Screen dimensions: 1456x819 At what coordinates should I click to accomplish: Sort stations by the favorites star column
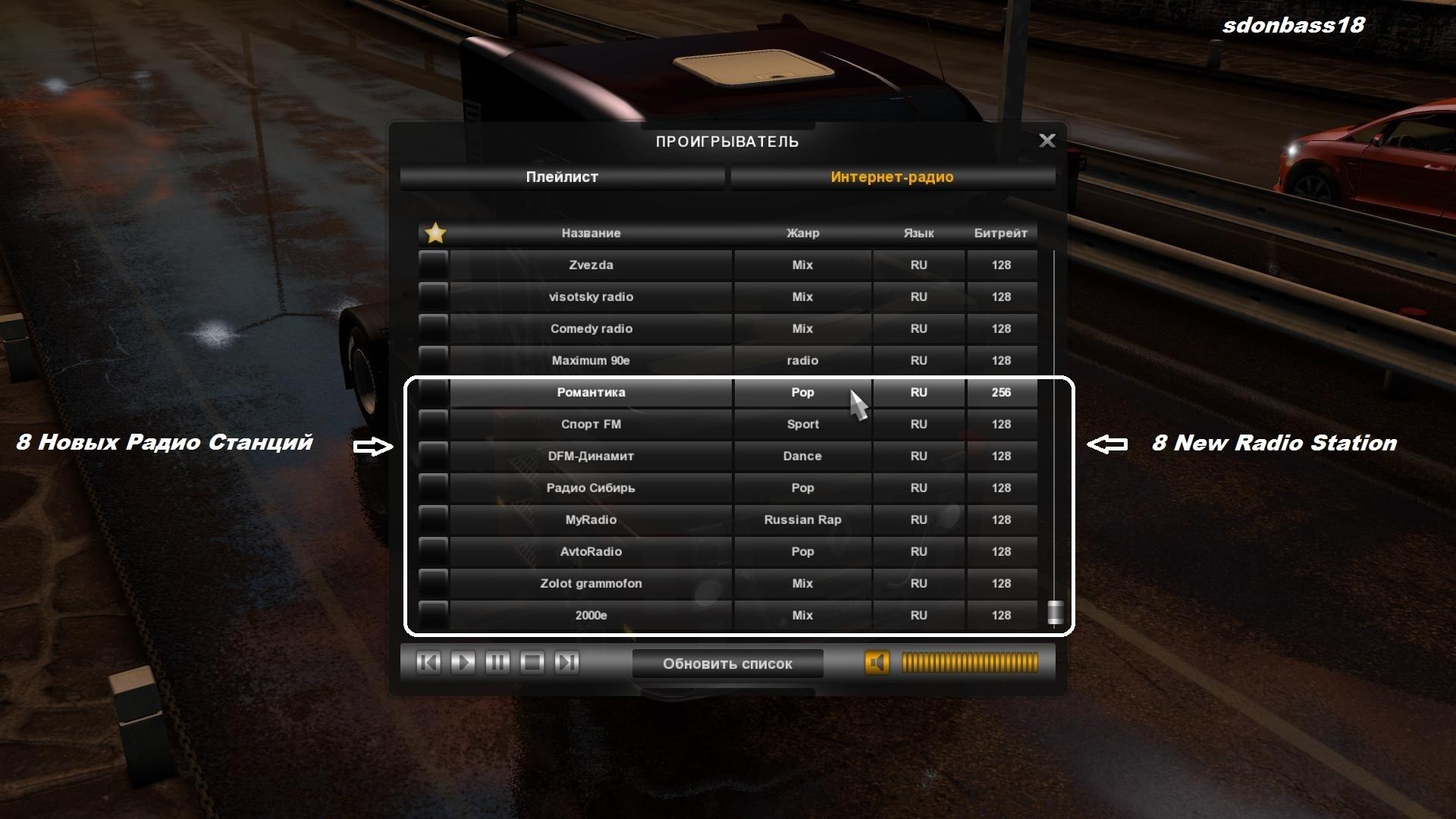click(435, 233)
